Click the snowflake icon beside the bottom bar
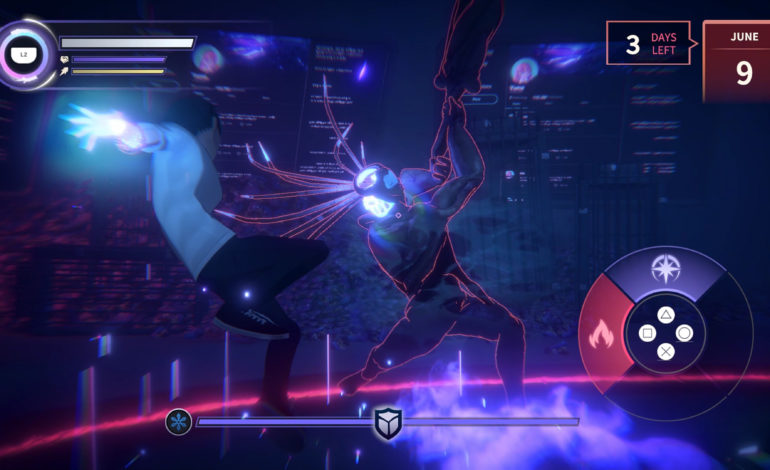Viewport: 770px width, 470px height. point(178,422)
